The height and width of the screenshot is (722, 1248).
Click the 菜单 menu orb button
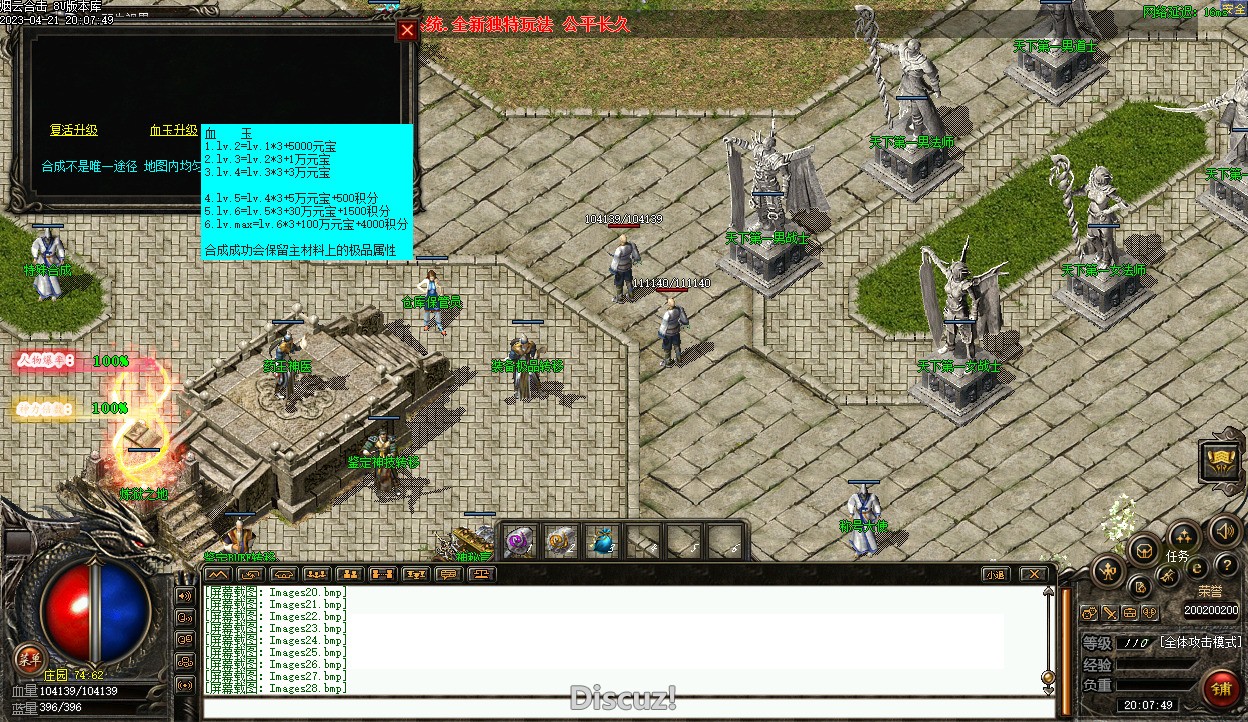coord(29,657)
